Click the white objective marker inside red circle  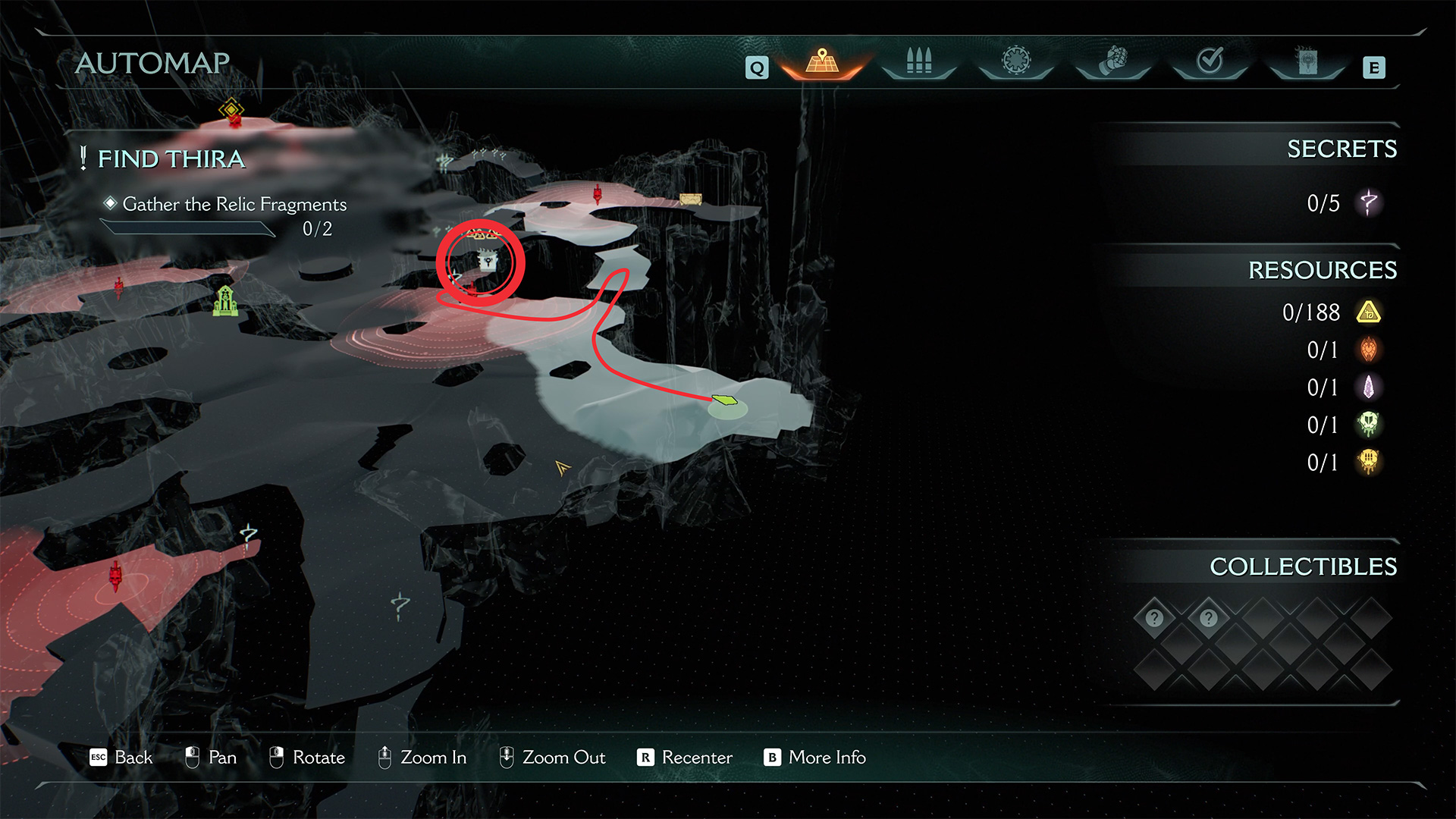[x=488, y=262]
